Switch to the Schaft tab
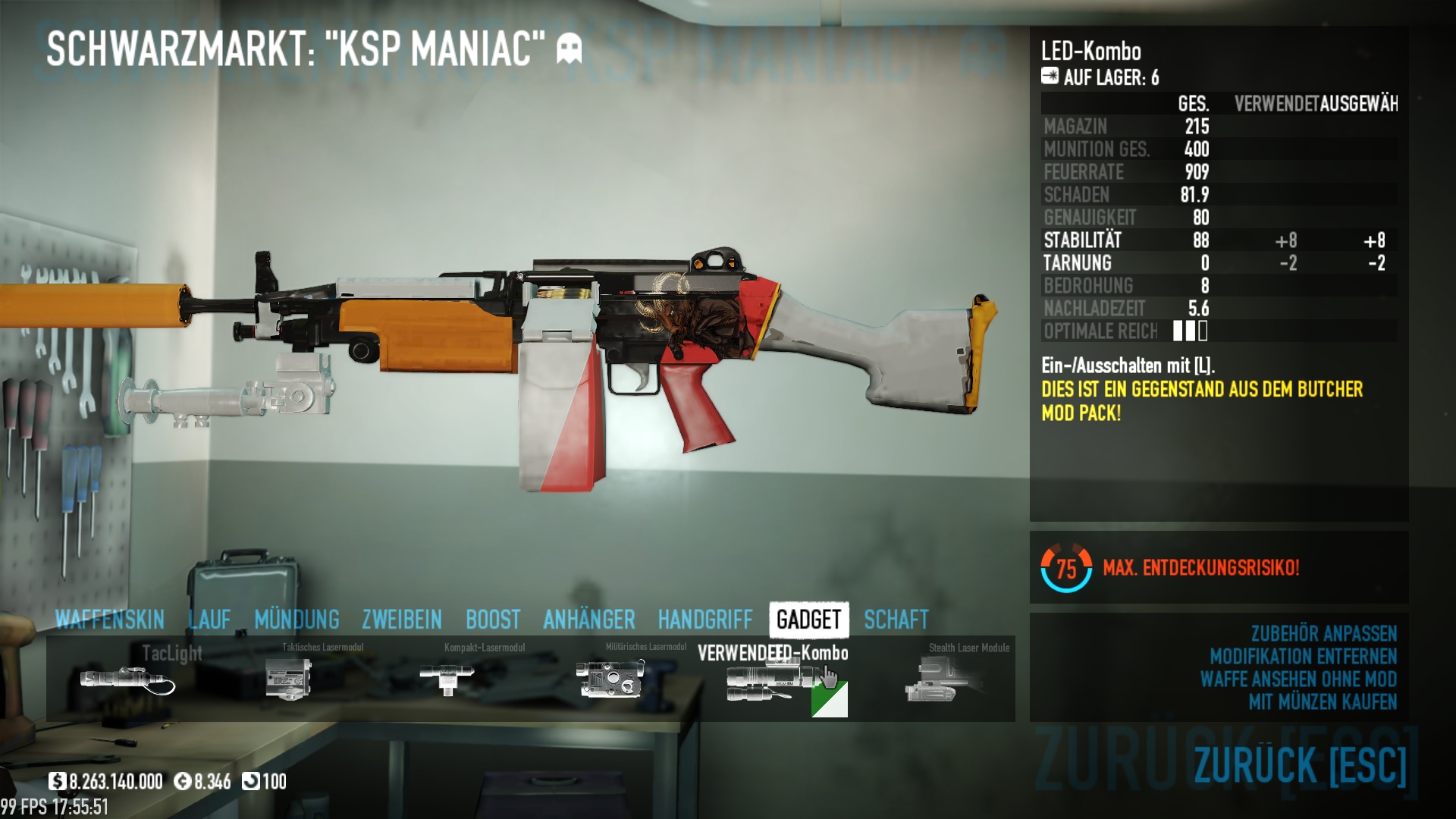The height and width of the screenshot is (819, 1456). pyautogui.click(x=896, y=620)
